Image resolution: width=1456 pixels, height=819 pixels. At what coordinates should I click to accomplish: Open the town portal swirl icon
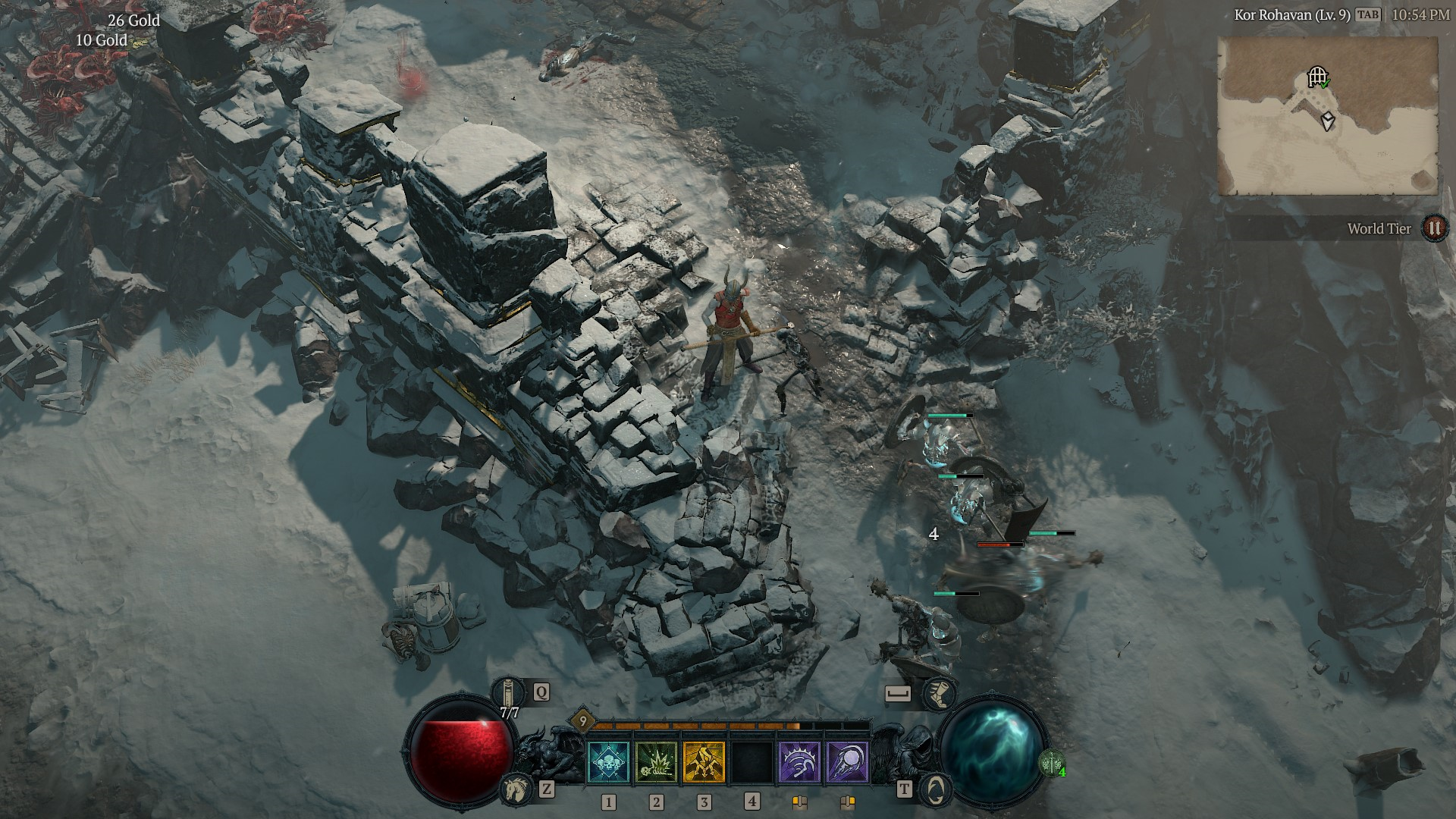click(x=936, y=789)
